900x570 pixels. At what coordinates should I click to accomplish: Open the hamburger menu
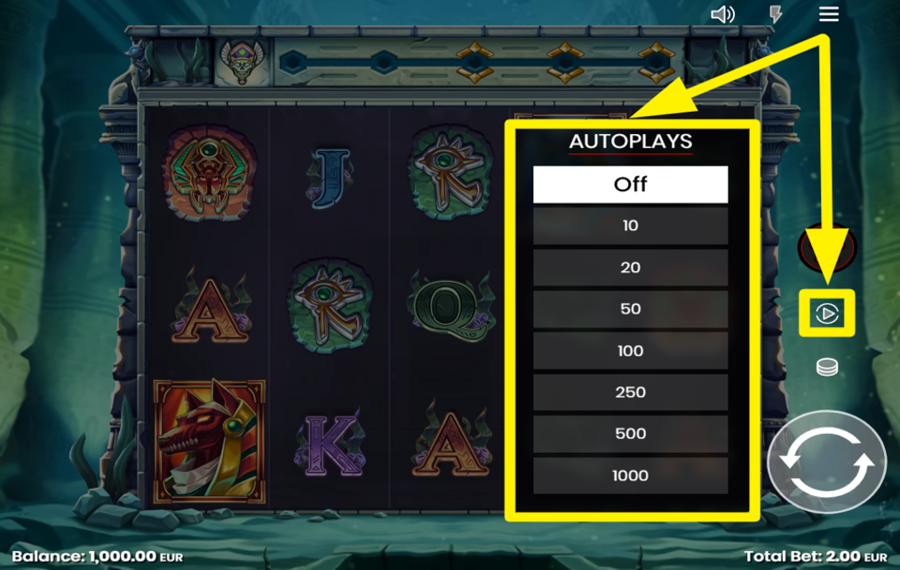point(828,14)
